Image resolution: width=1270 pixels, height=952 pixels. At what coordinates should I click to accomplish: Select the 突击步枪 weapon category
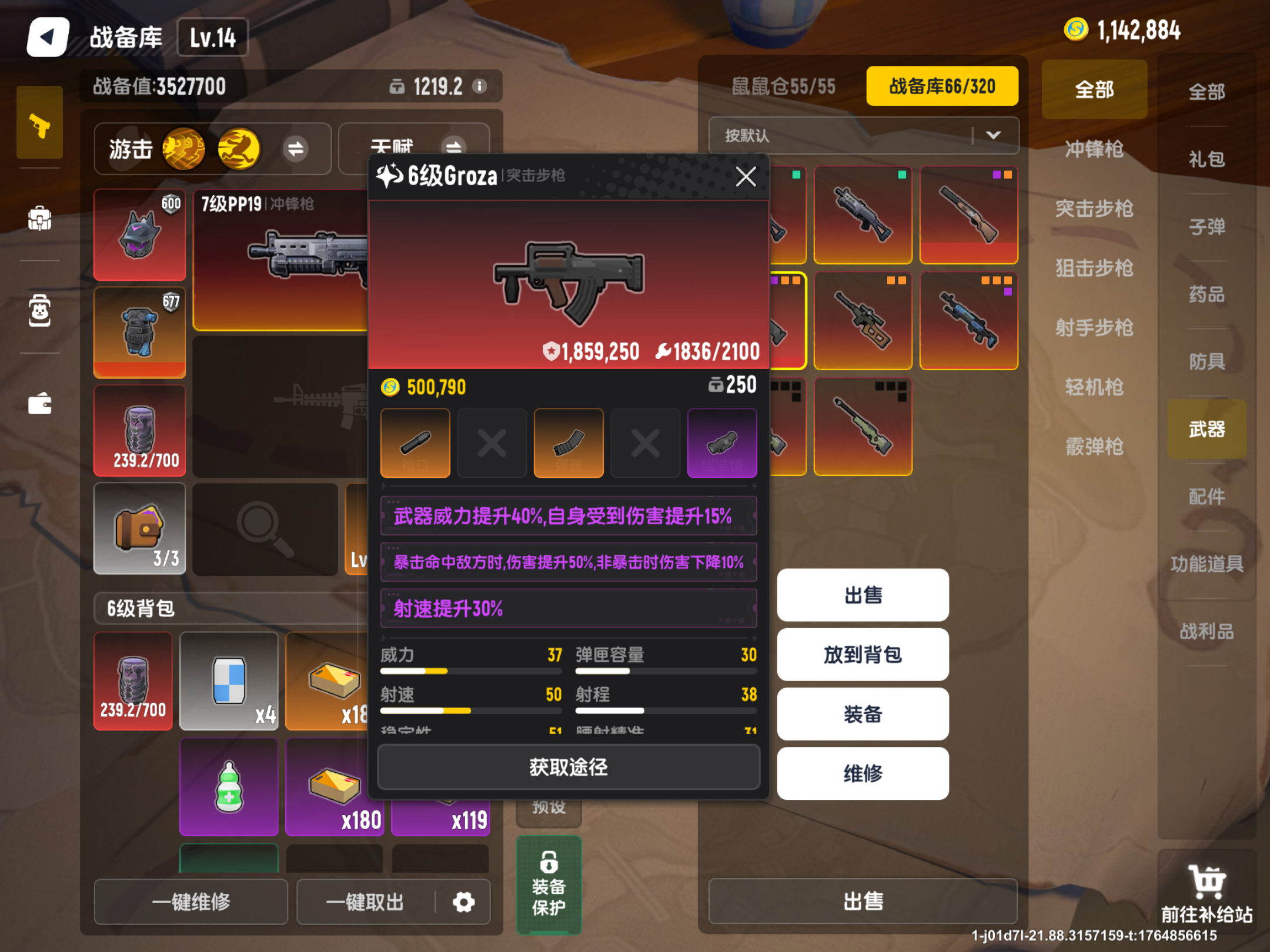pos(1094,209)
